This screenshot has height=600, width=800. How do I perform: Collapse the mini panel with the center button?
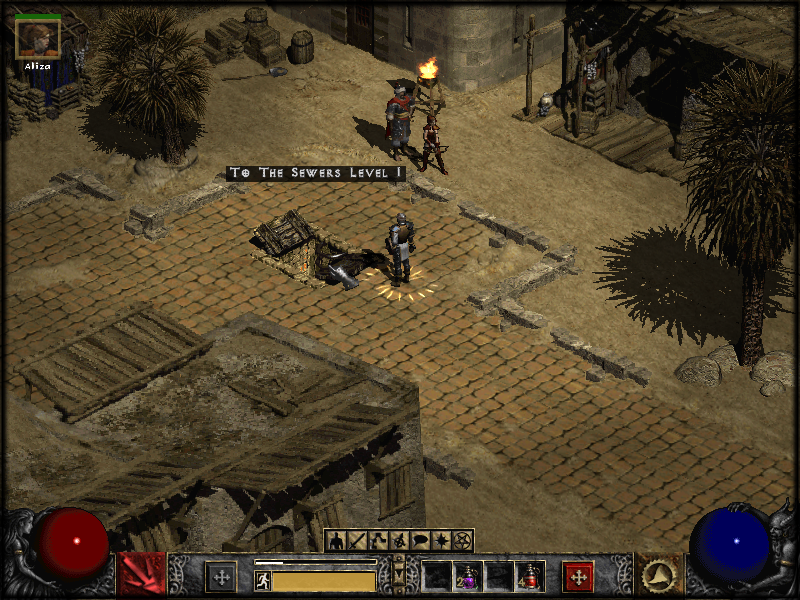coord(399,577)
